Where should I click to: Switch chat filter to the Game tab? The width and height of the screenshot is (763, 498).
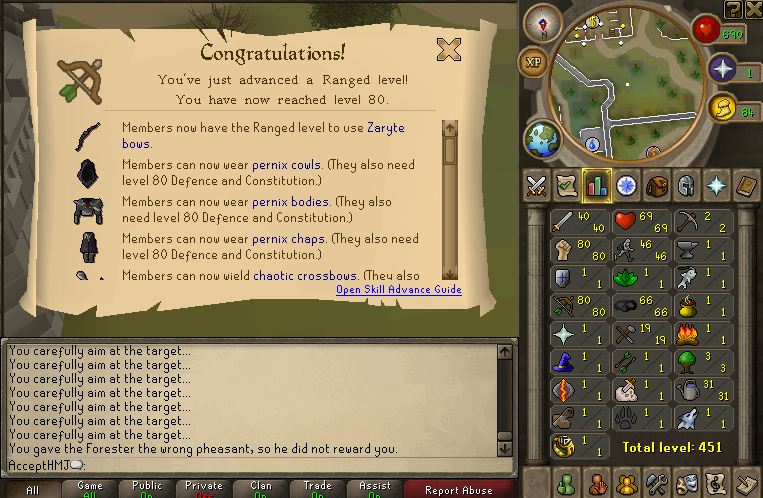(x=89, y=489)
